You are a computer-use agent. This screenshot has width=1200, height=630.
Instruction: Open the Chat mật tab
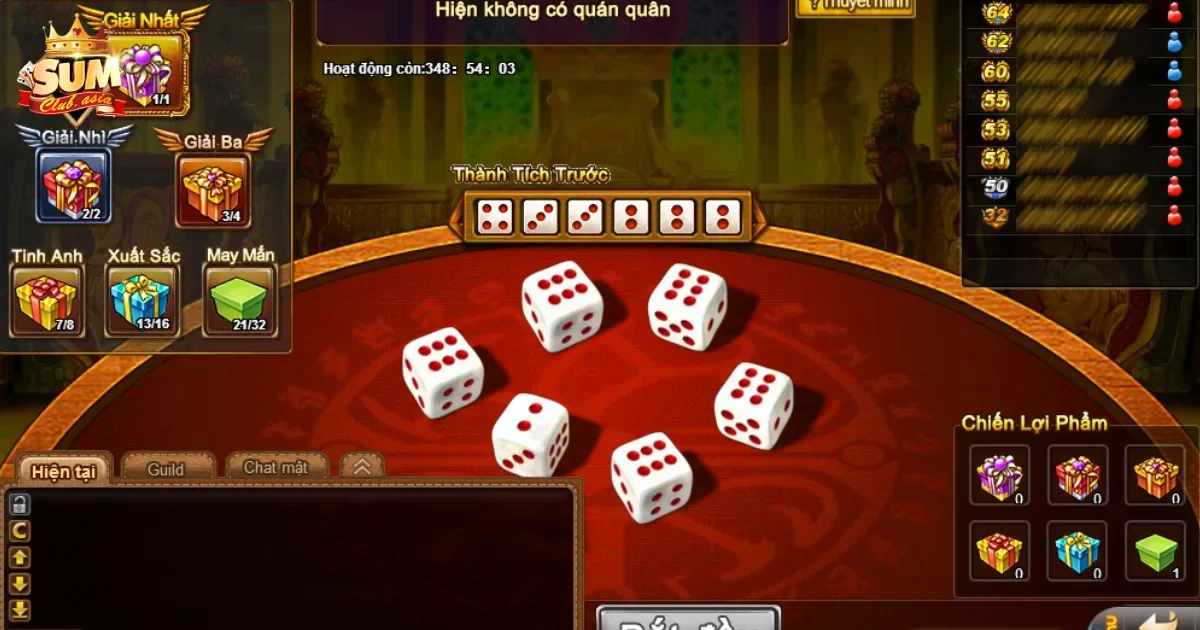pos(275,467)
